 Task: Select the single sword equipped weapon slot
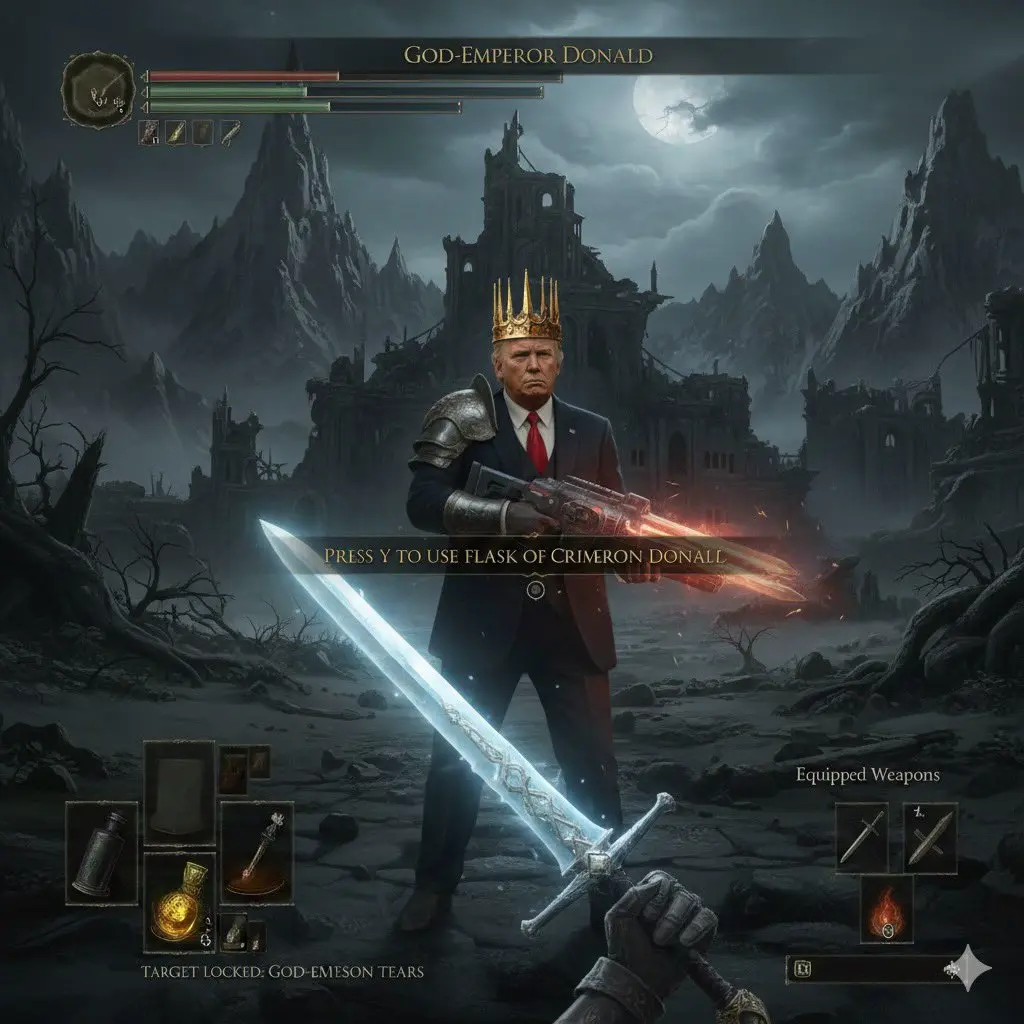862,836
